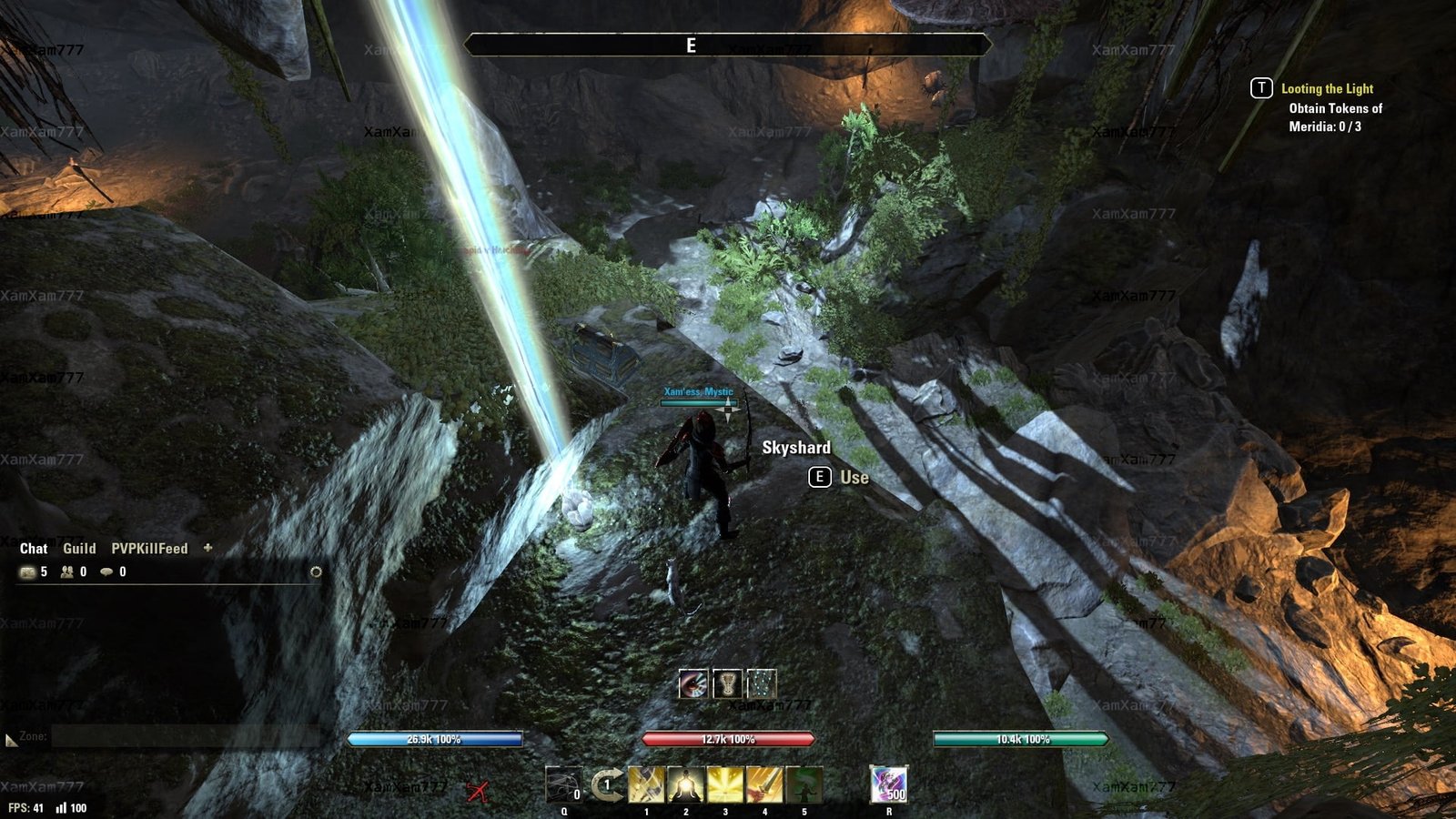Image resolution: width=1456 pixels, height=819 pixels.
Task: Open the friends list icon
Action: coord(67,572)
